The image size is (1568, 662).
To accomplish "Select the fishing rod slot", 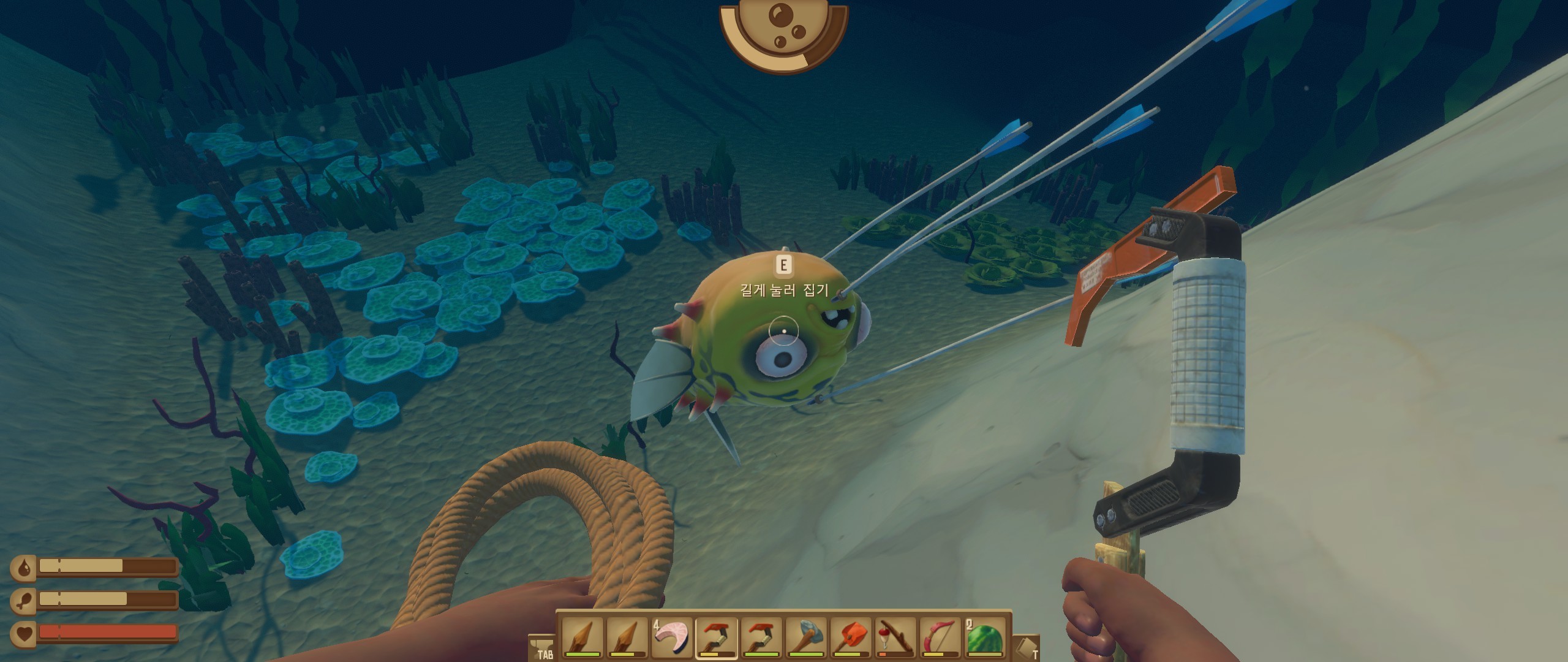I will coord(895,637).
